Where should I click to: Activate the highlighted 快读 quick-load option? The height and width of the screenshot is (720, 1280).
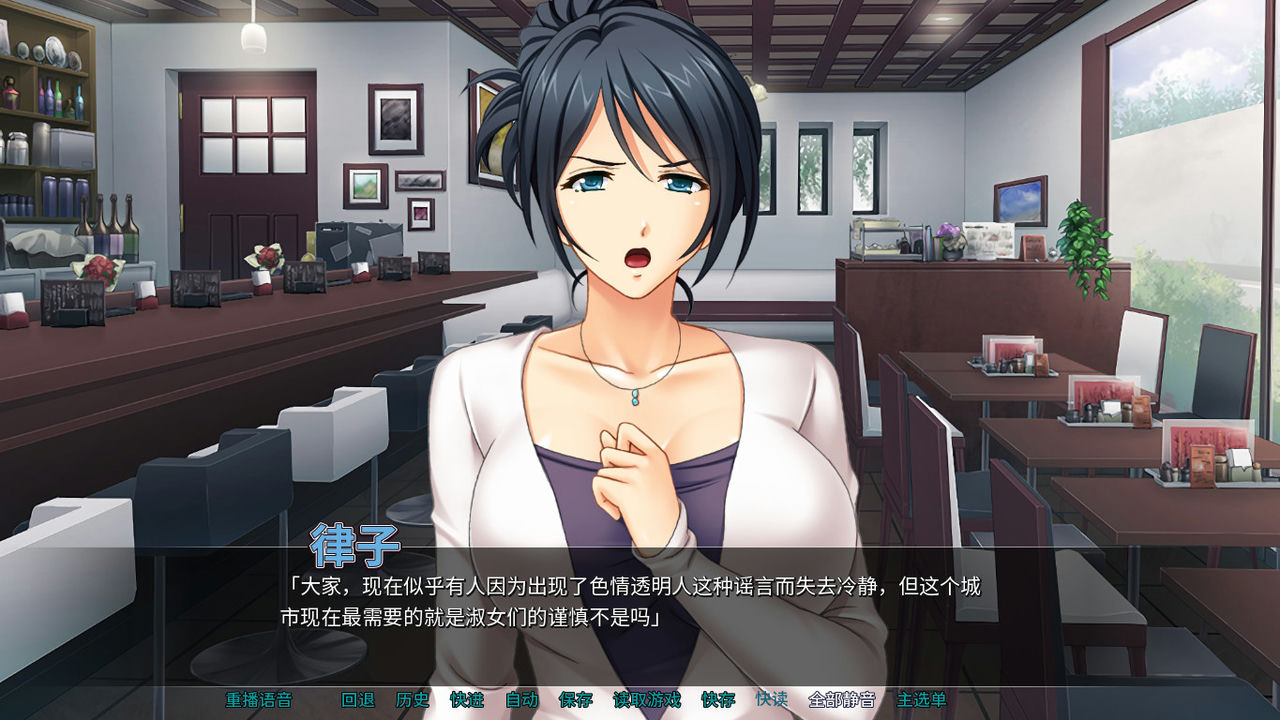tap(775, 703)
